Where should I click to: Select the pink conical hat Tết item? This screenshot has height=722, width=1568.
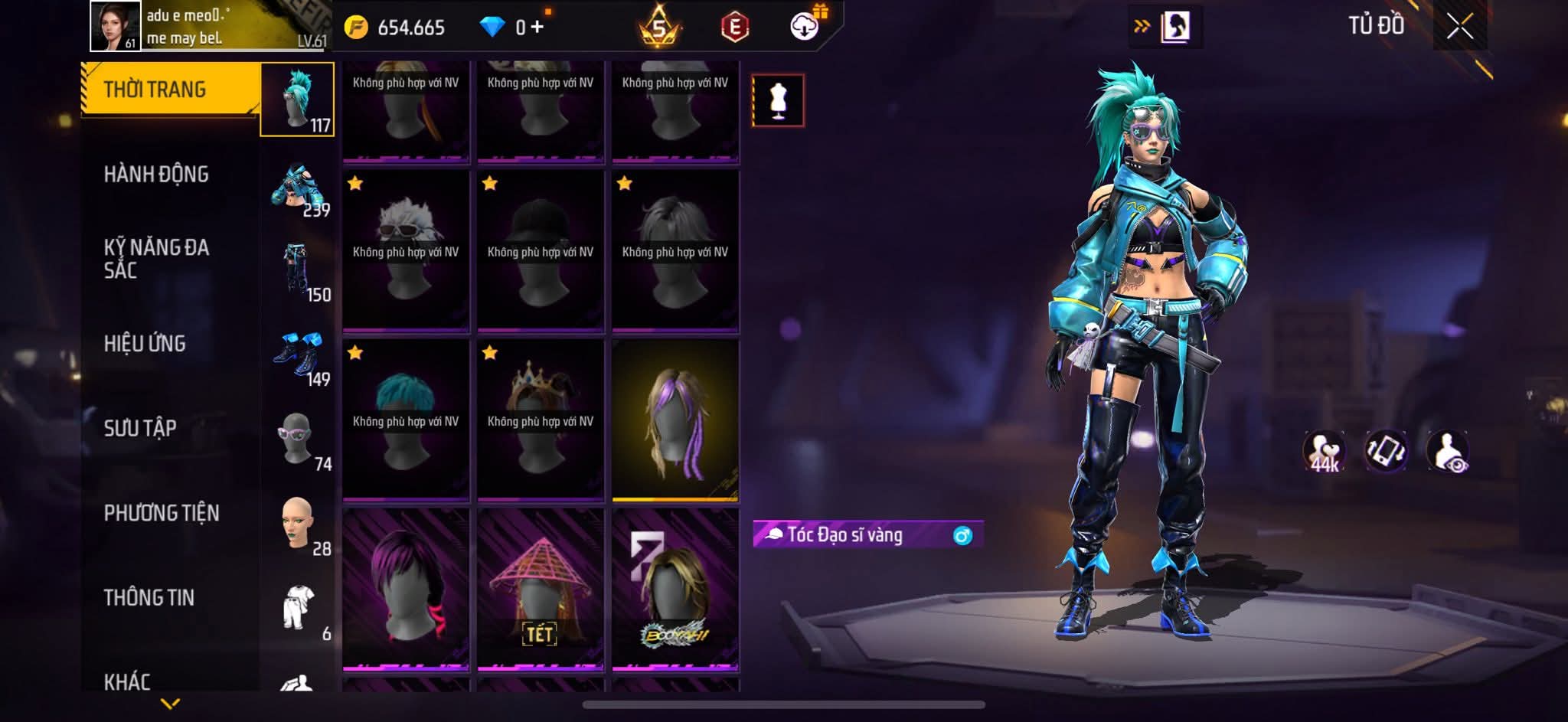point(541,590)
